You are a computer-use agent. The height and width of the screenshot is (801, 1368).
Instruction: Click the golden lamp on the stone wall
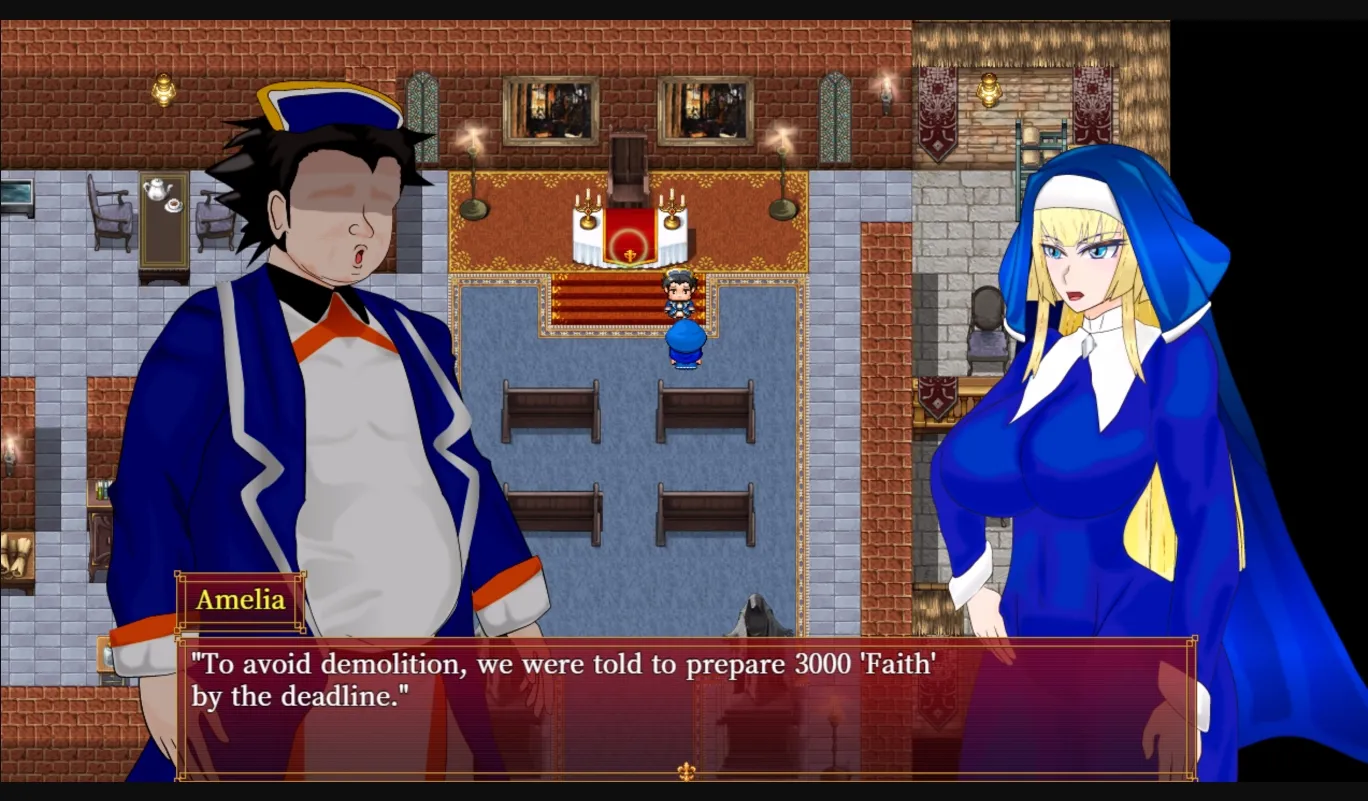tap(987, 89)
